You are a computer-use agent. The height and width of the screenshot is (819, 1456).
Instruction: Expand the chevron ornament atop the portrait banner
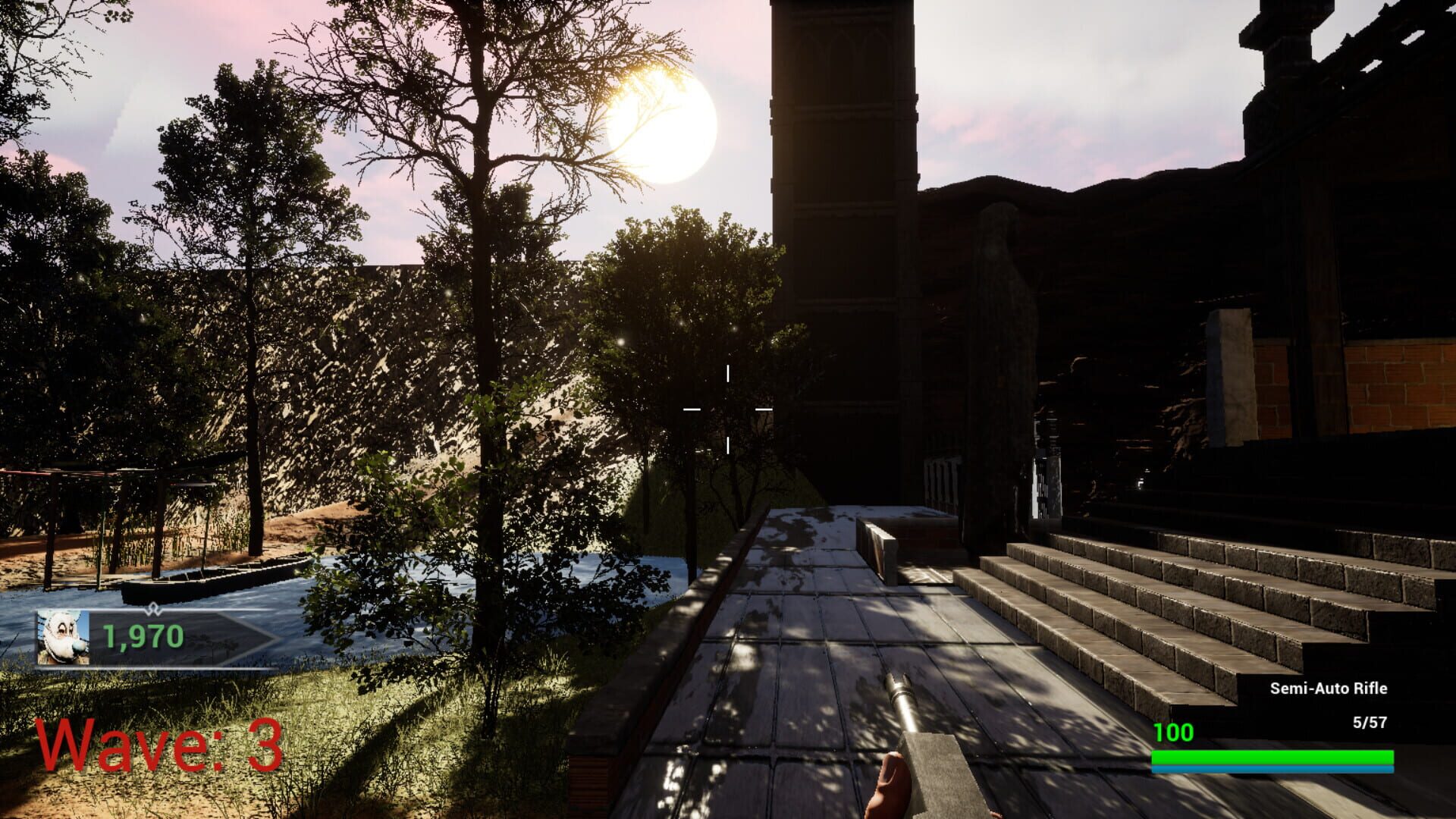point(154,607)
